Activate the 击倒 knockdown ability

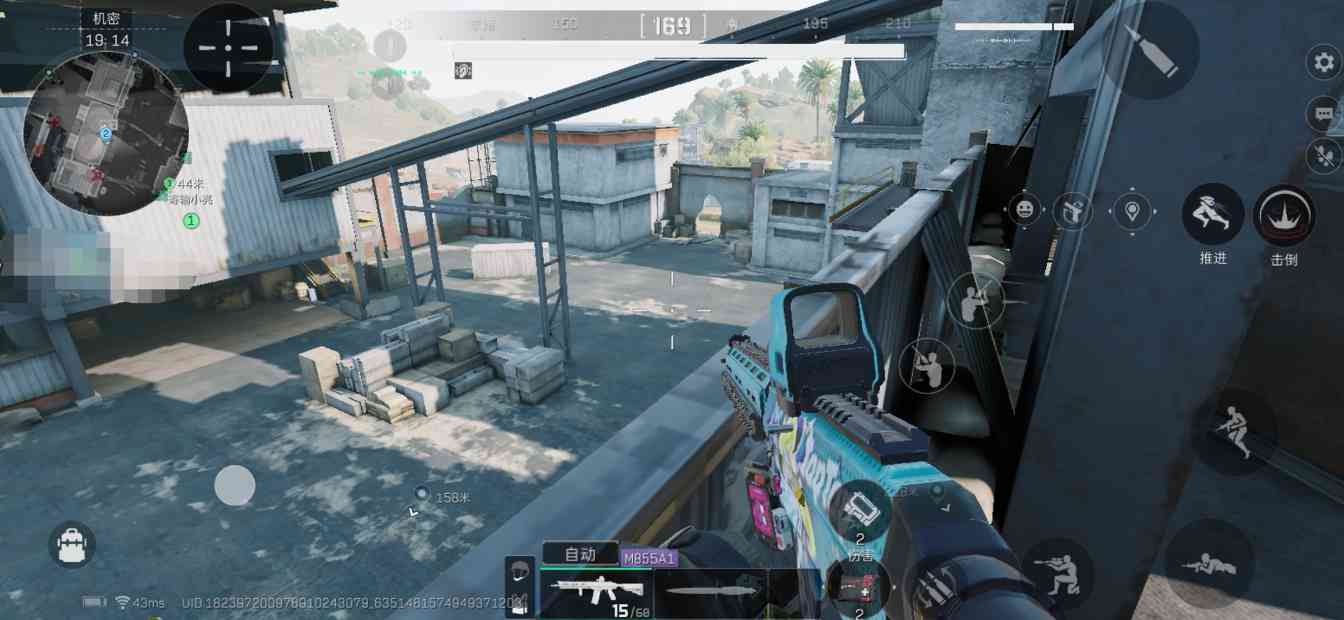pos(1284,216)
